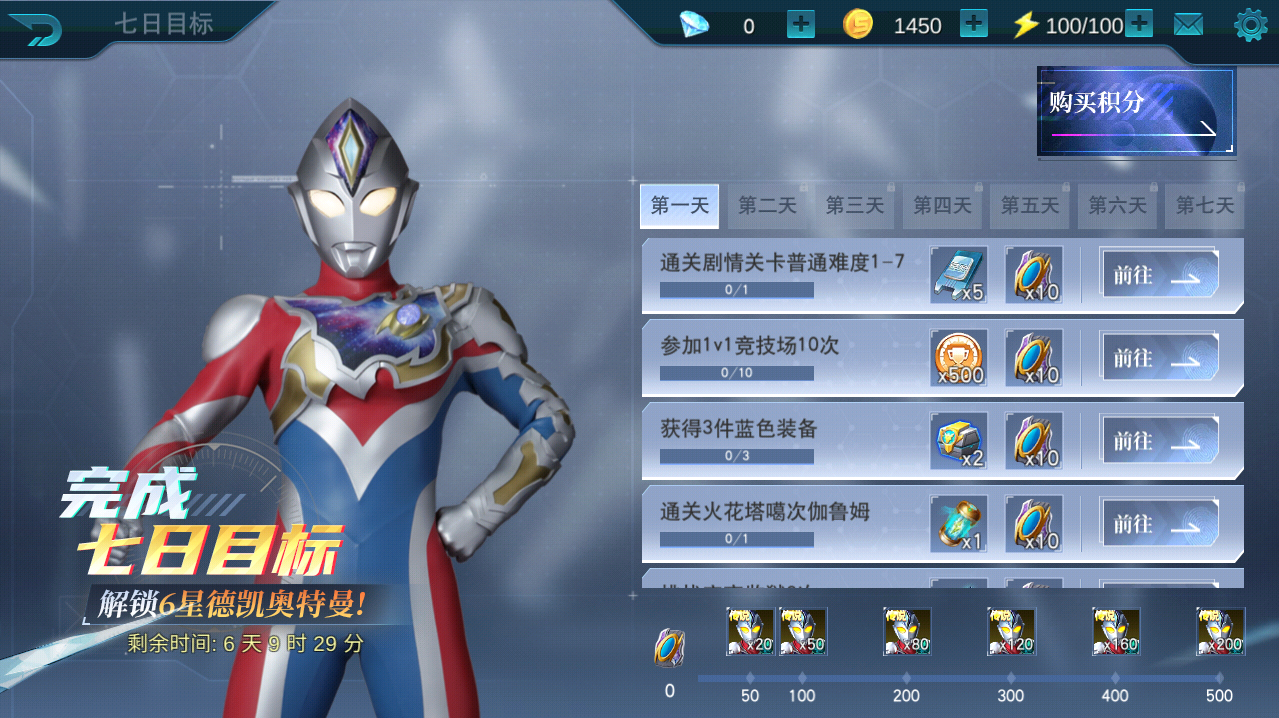This screenshot has width=1279, height=718.
Task: Tap the x200 hero shard milestone reward
Action: pos(1220,632)
